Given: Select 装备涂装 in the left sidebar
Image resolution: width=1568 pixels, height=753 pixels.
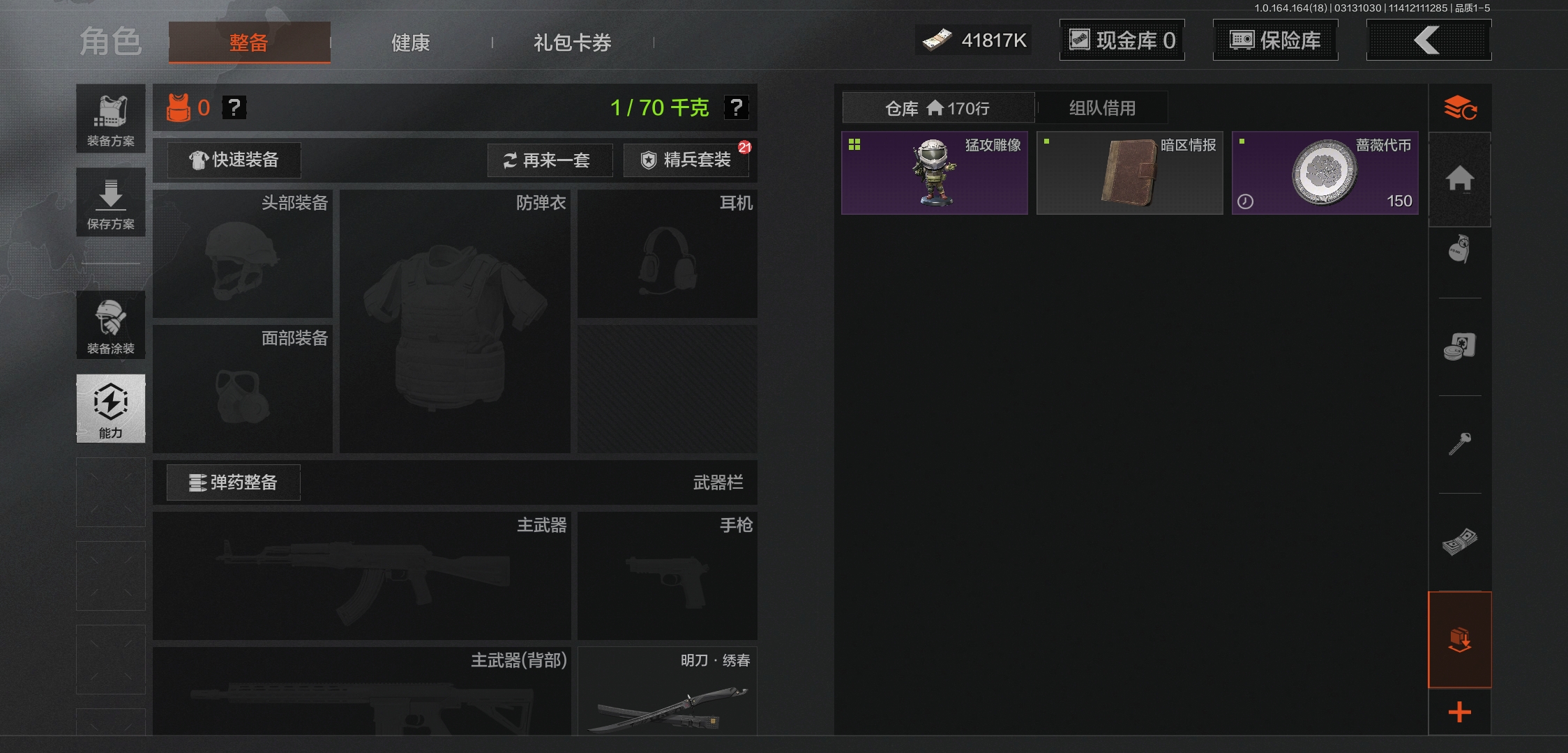Looking at the screenshot, I should coord(110,325).
